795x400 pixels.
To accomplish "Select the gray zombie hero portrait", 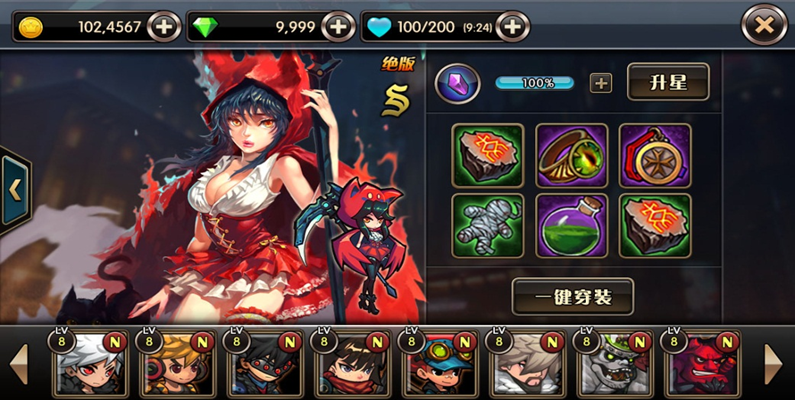I will click(614, 366).
